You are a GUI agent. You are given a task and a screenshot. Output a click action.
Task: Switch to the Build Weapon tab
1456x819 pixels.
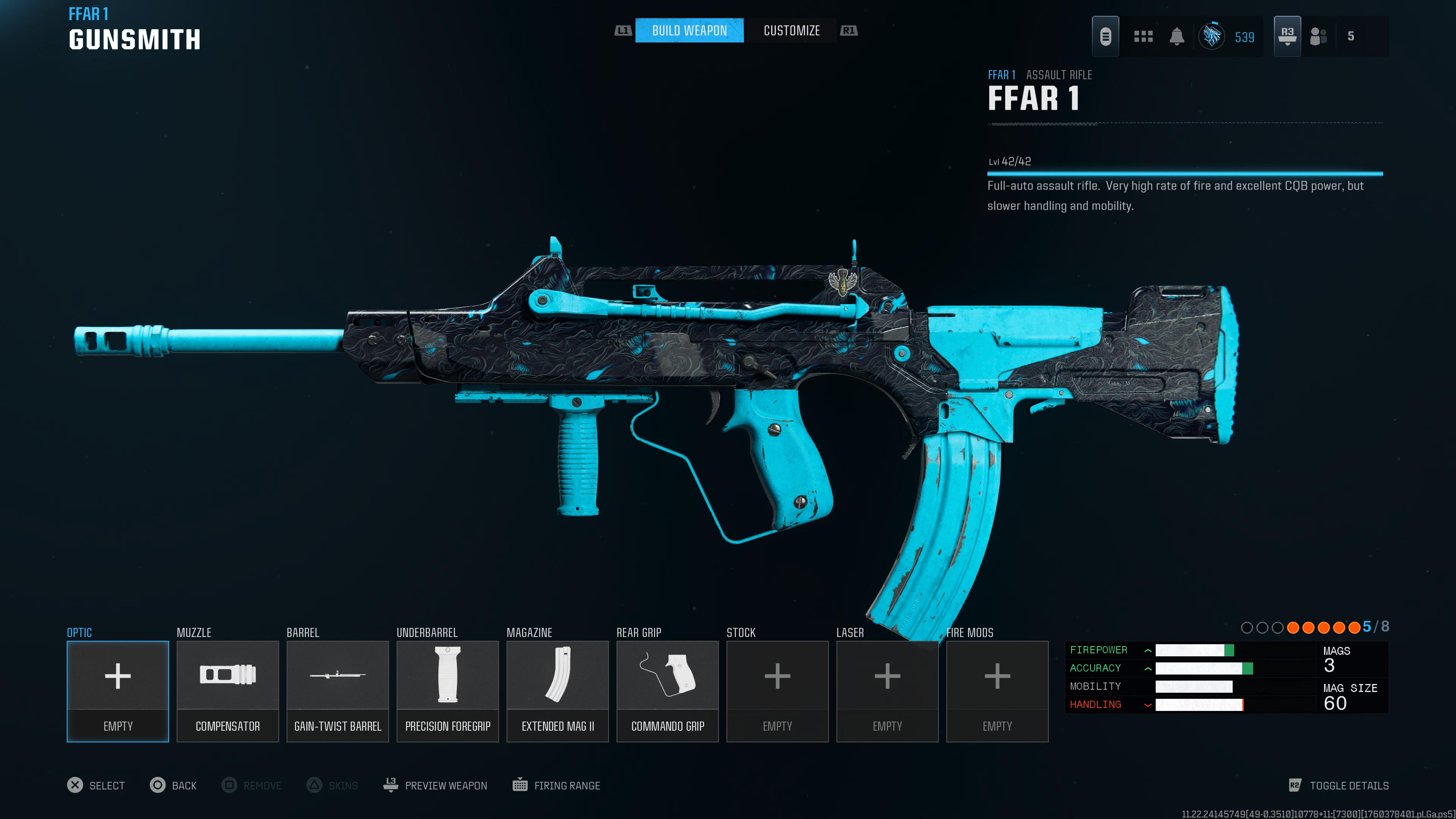coord(689,30)
